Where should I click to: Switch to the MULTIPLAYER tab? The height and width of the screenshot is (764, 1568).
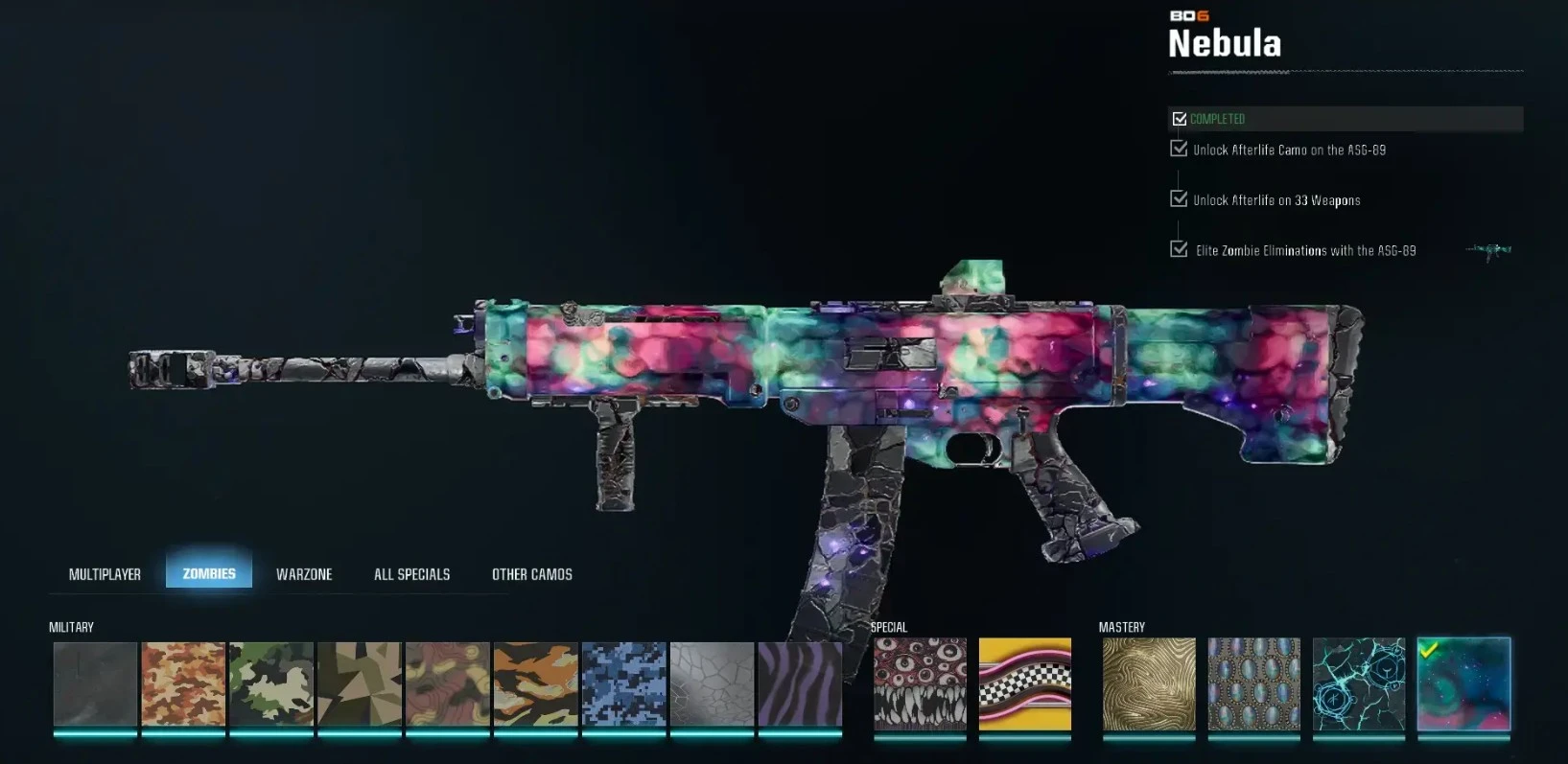click(x=105, y=573)
